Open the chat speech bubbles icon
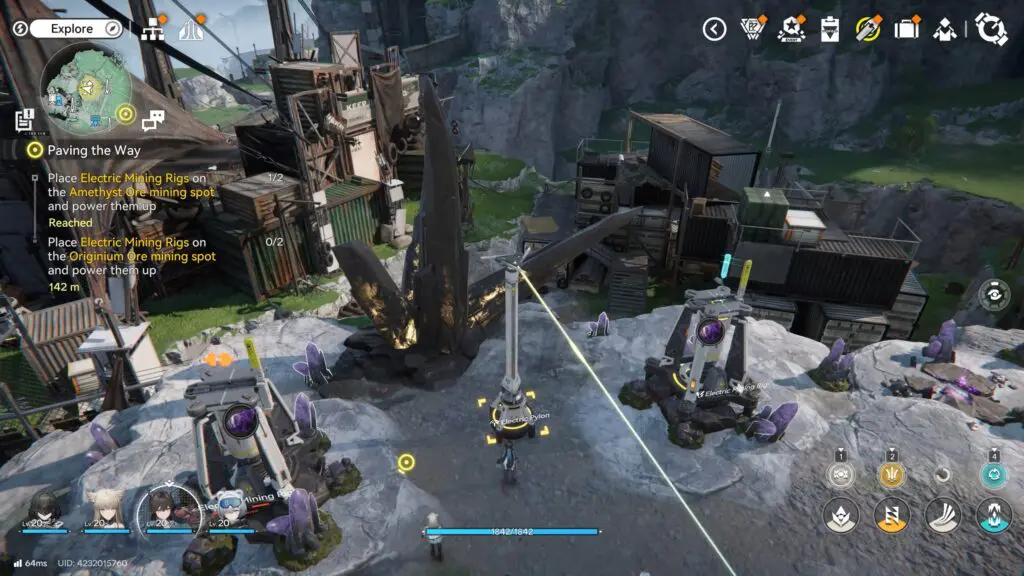The height and width of the screenshot is (576, 1024). coord(153,121)
